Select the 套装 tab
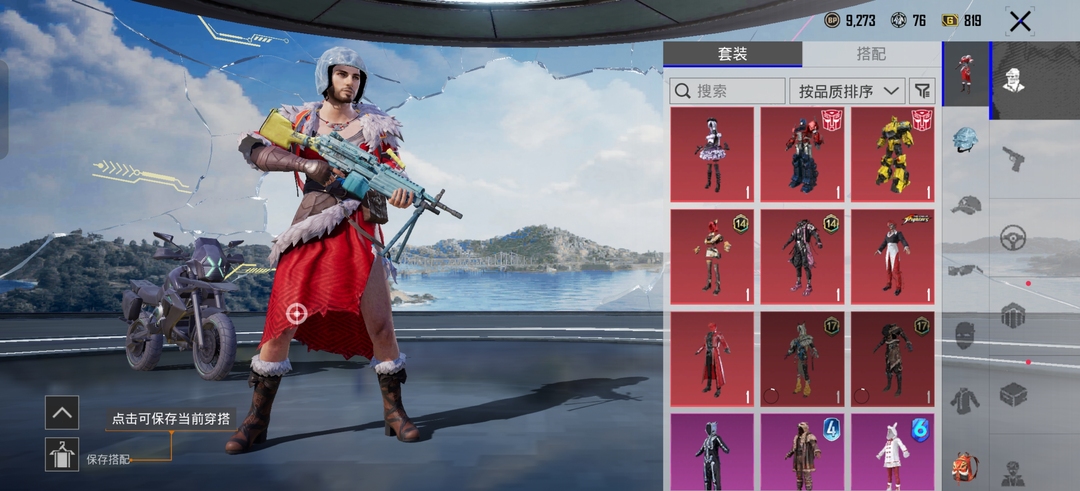1080x491 pixels. (x=732, y=54)
